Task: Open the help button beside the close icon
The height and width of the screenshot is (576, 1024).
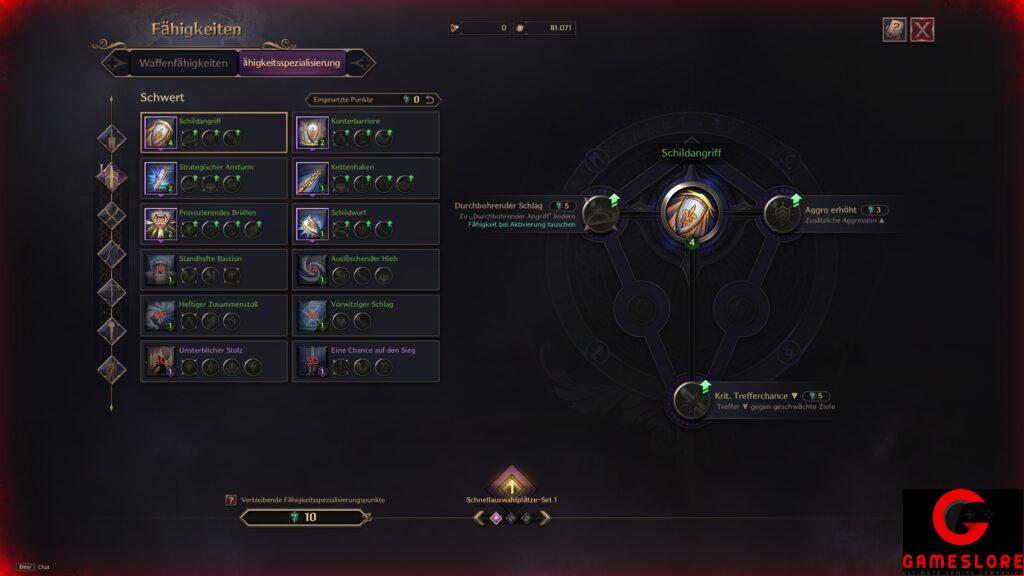Action: point(894,30)
